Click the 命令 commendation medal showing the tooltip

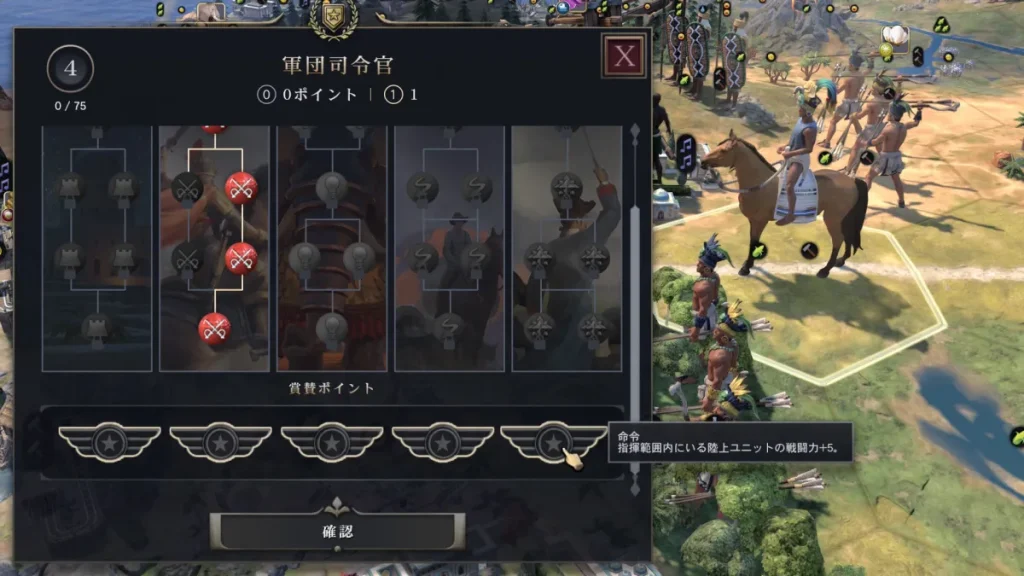(553, 442)
